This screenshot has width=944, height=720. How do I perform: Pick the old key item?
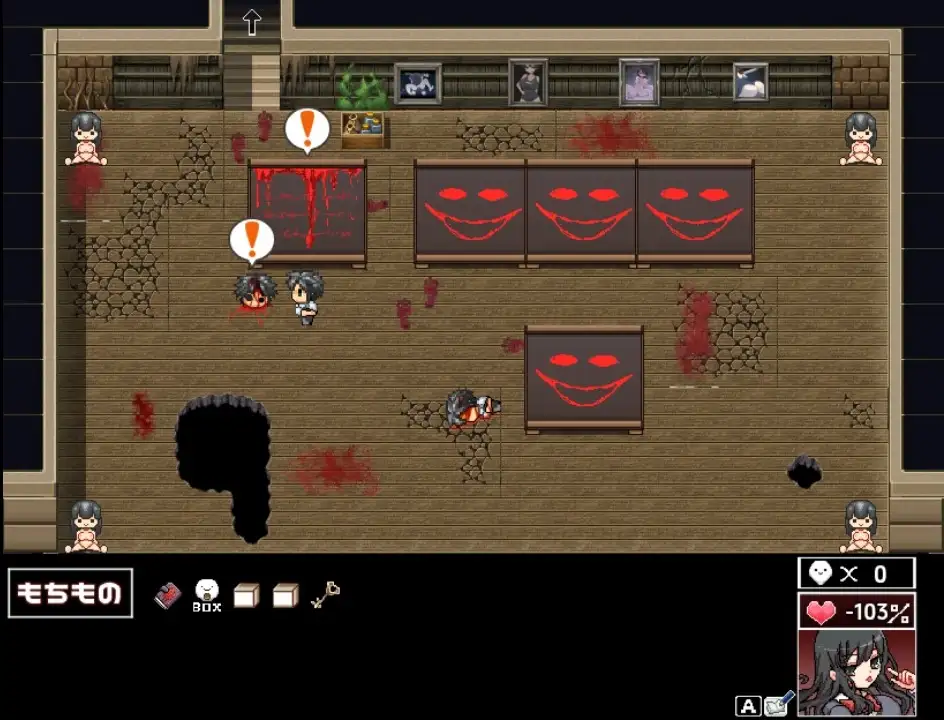[325, 595]
